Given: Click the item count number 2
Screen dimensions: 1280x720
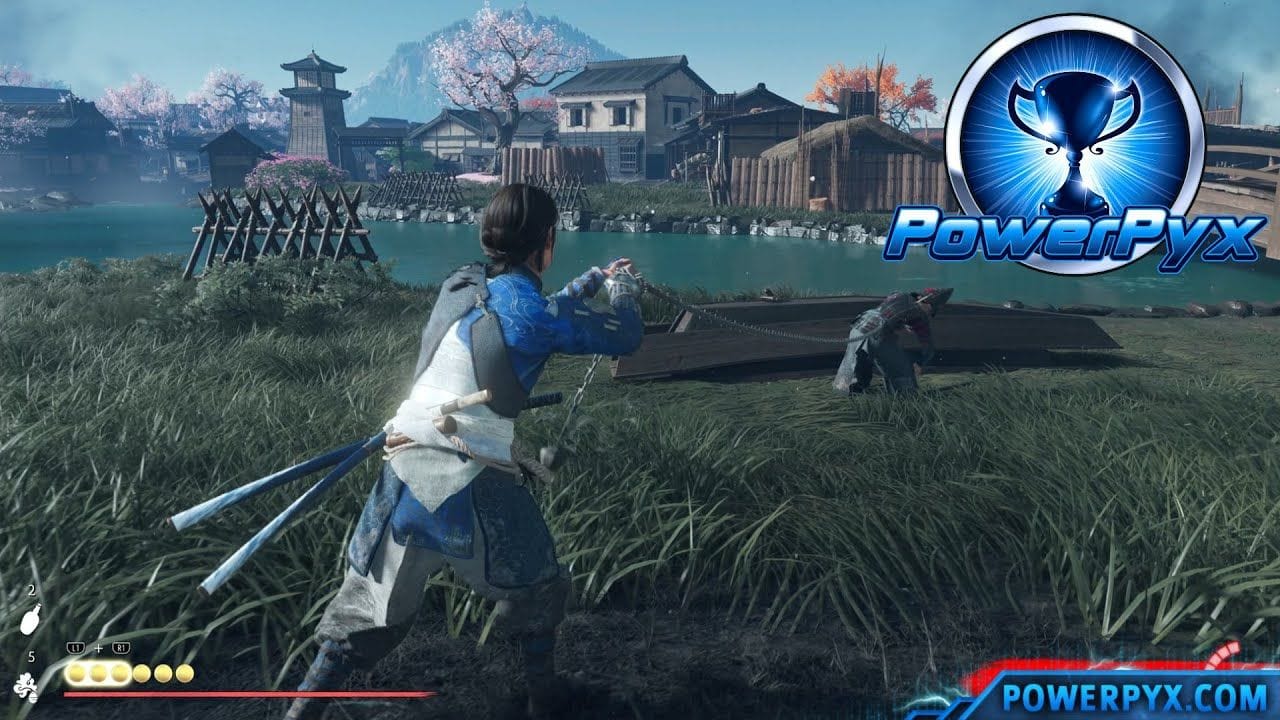Looking at the screenshot, I should point(31,591).
